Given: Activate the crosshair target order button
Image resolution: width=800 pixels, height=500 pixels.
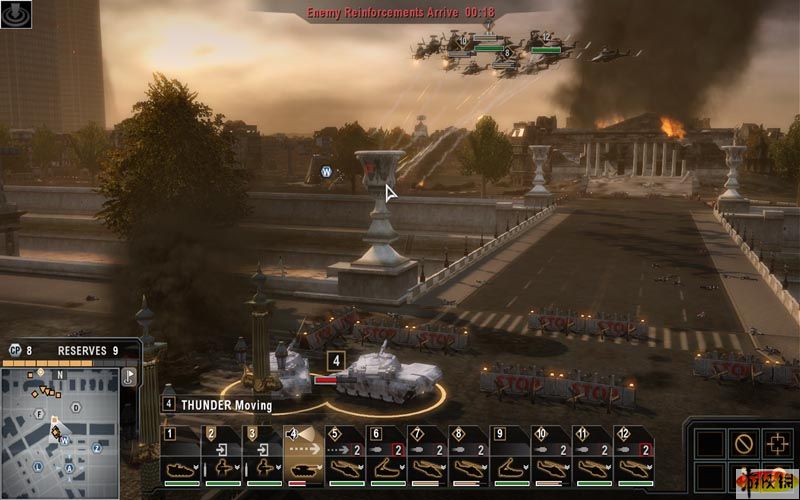Looking at the screenshot, I should click(777, 442).
